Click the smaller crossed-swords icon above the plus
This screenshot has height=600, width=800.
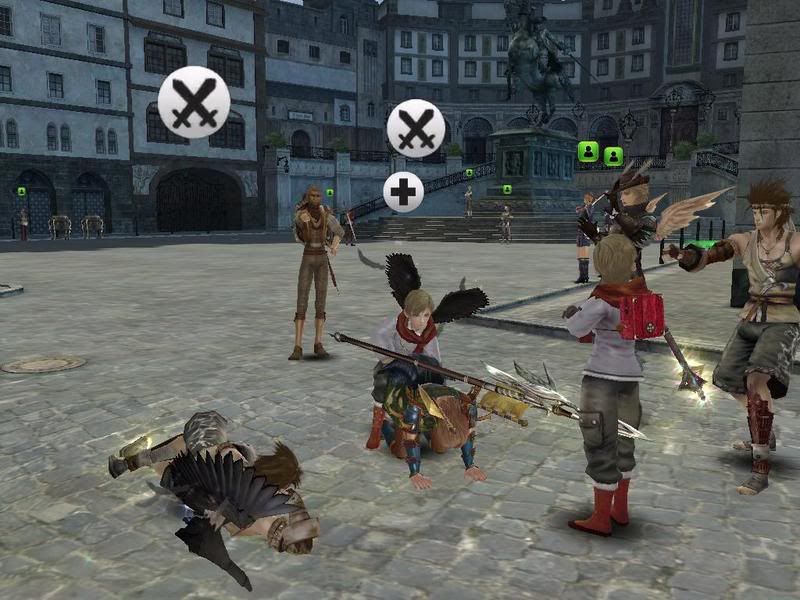416,127
